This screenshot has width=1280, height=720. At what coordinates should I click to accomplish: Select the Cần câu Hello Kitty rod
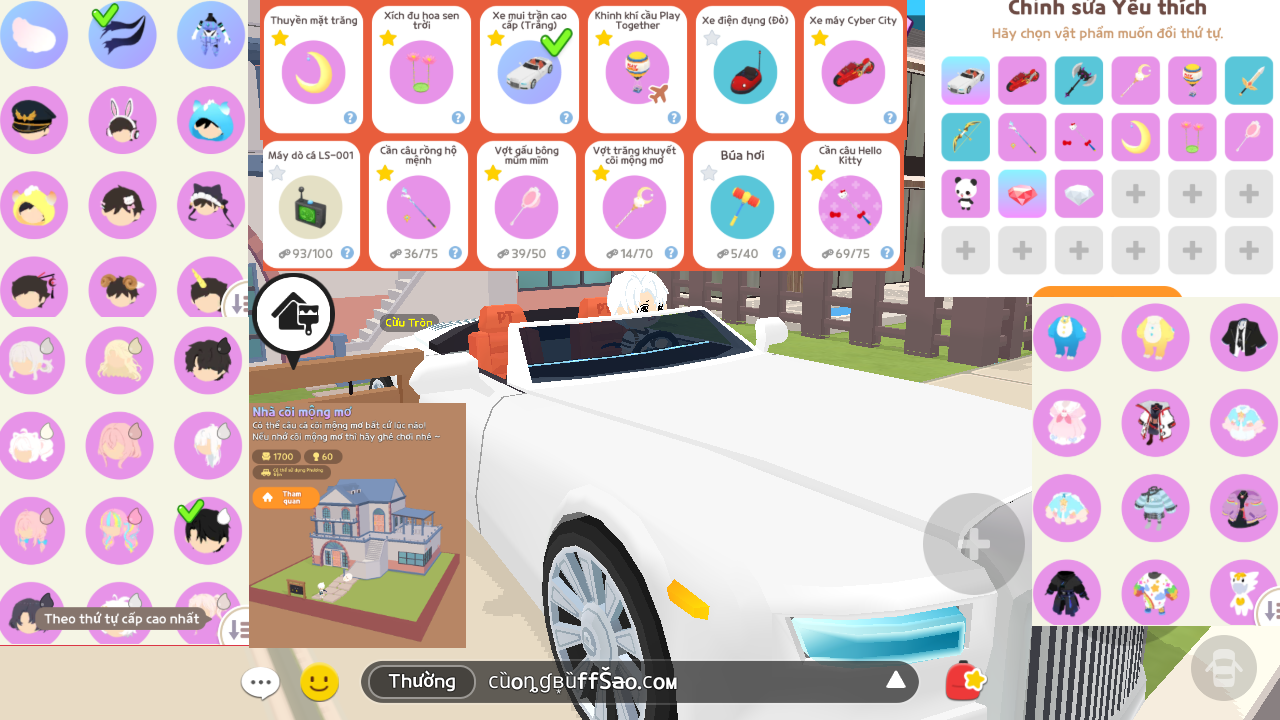850,206
